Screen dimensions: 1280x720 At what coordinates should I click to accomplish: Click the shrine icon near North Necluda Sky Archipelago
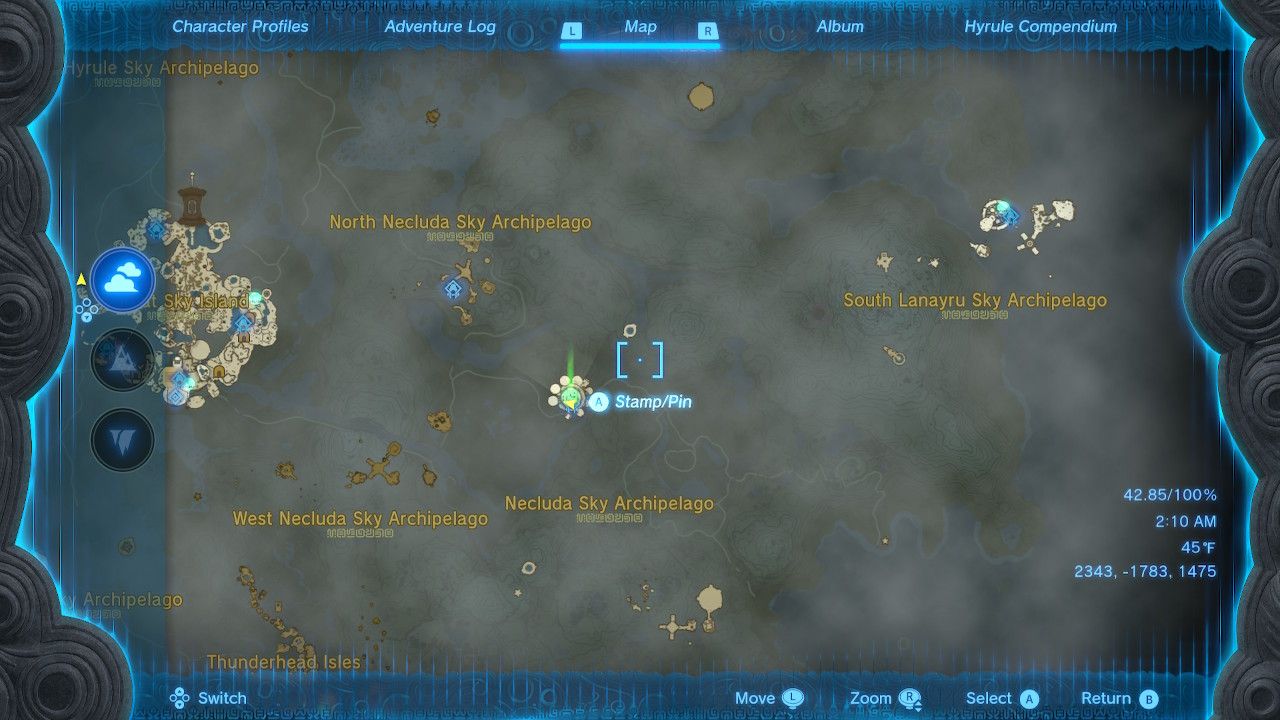453,288
